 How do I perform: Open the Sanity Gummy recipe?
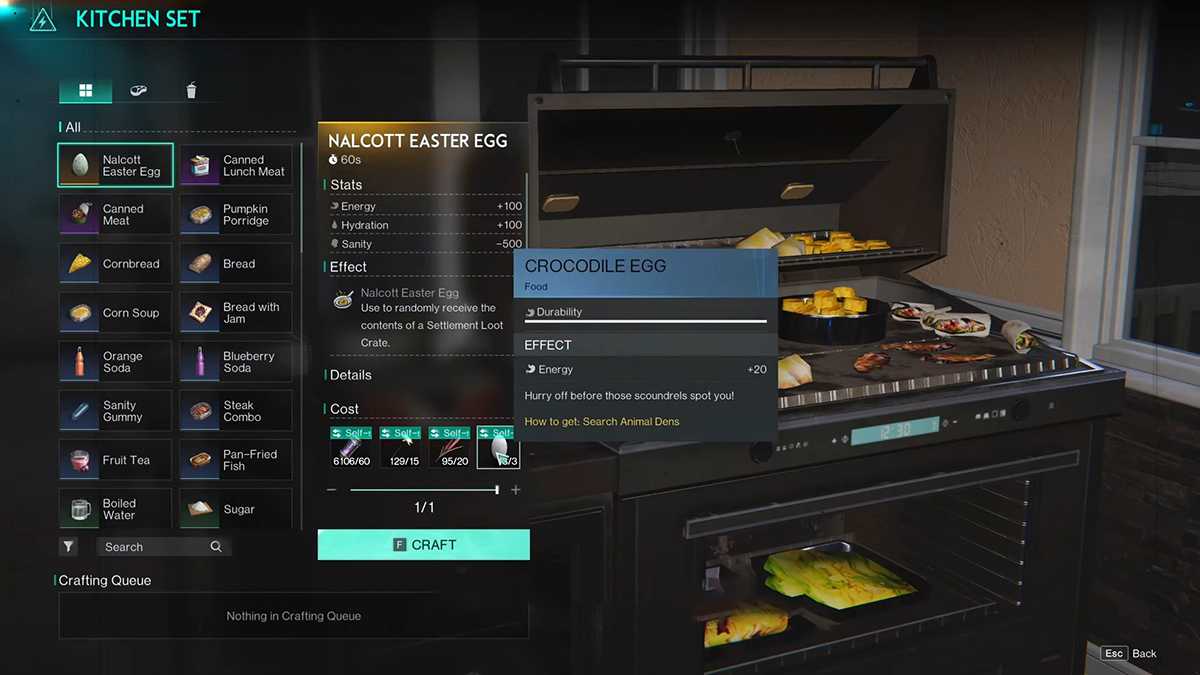tap(115, 411)
